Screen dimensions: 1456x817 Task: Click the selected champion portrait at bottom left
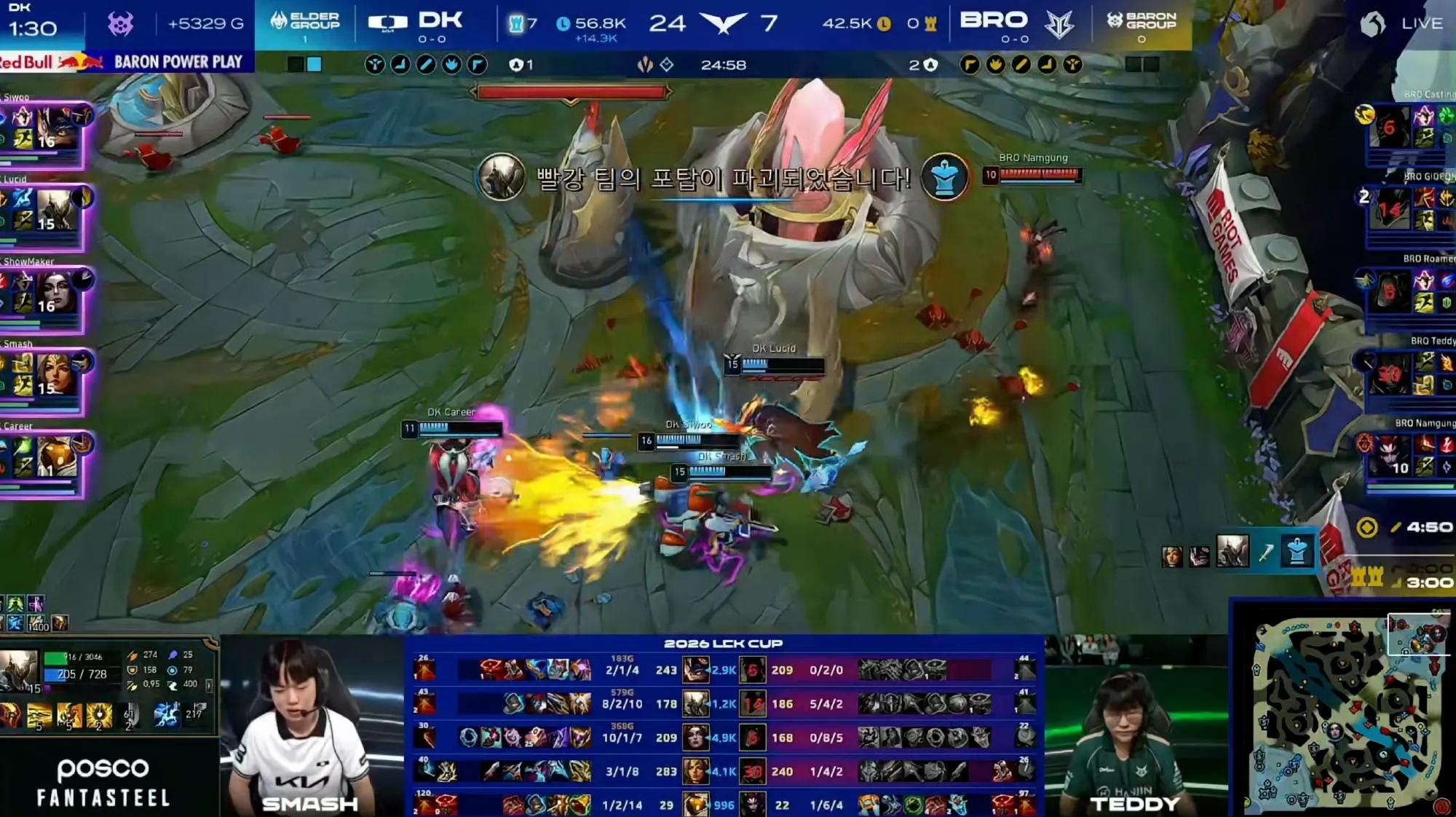tap(19, 668)
